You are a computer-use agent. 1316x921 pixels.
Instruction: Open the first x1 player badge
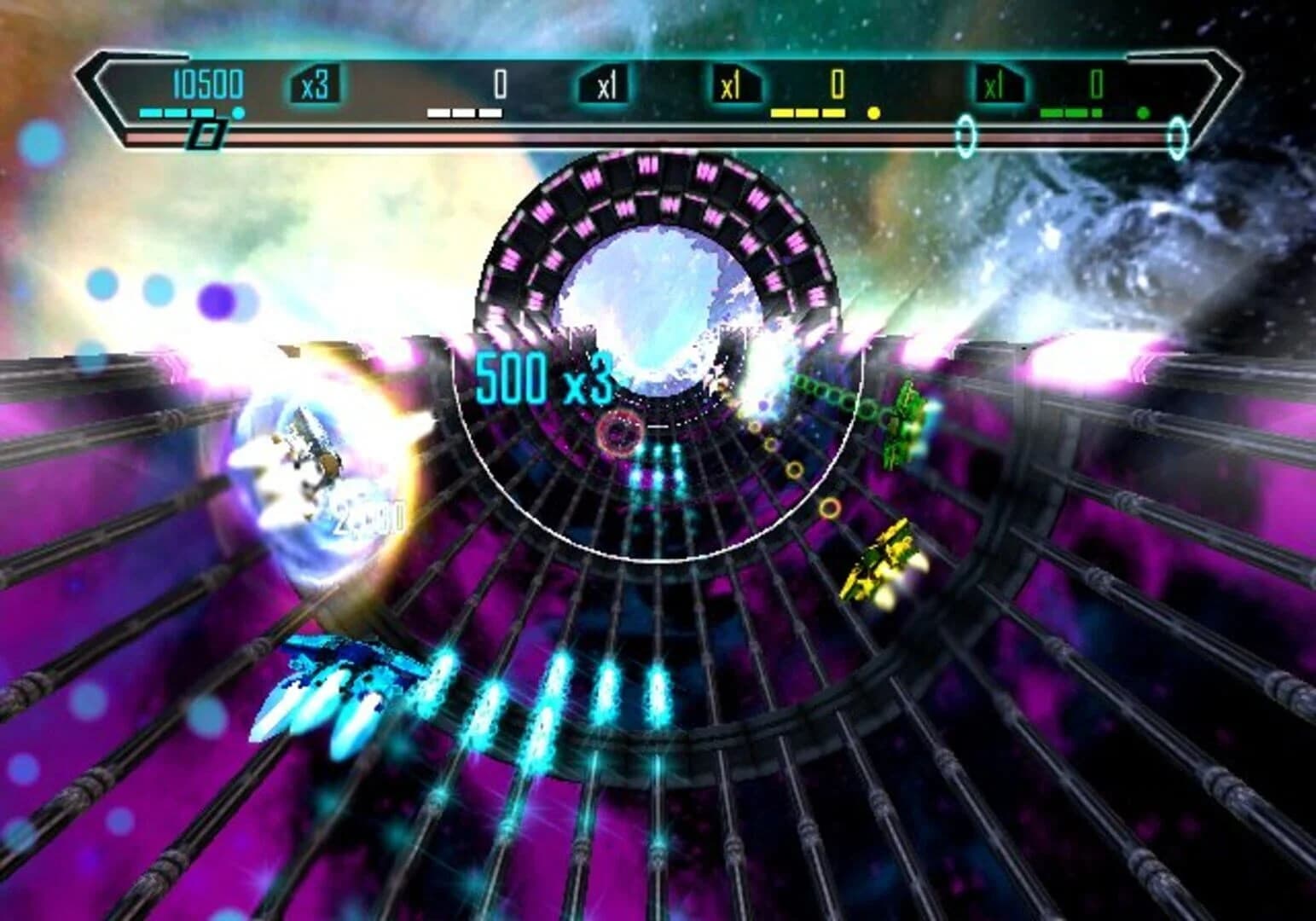click(606, 84)
